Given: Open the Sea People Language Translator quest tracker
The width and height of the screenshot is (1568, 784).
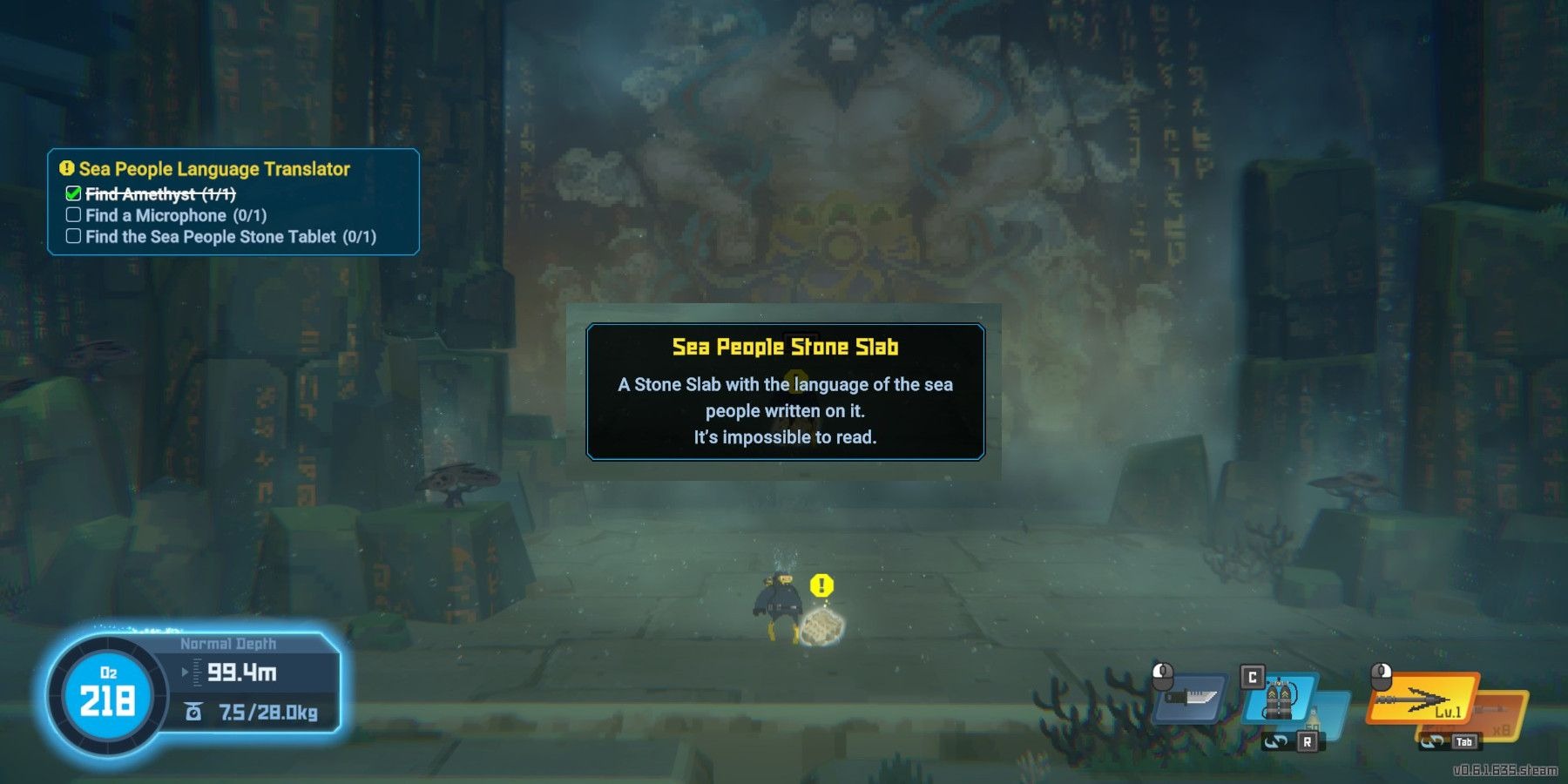Looking at the screenshot, I should click(214, 169).
